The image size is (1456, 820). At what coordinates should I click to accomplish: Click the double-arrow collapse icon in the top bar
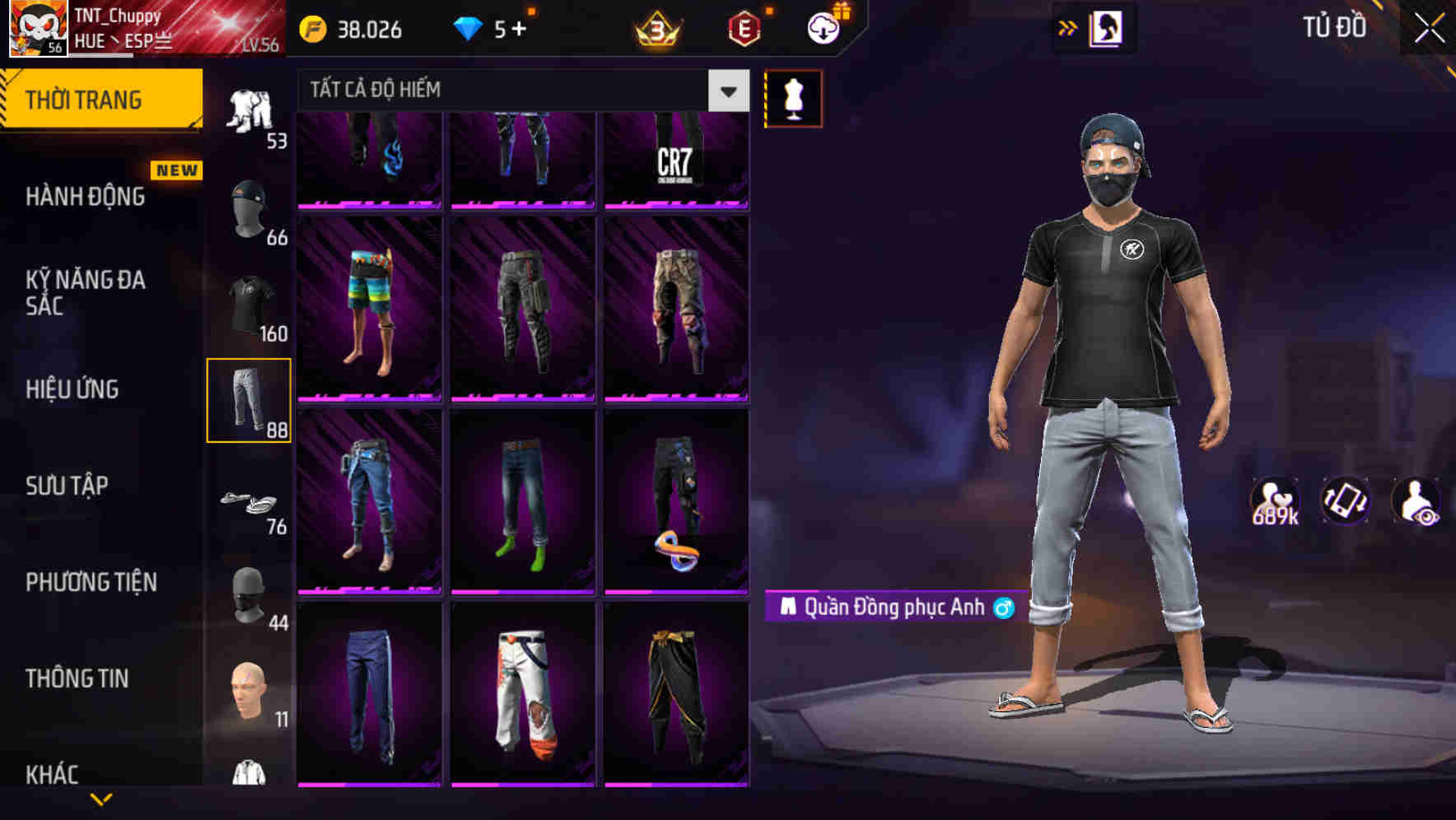point(1068,27)
